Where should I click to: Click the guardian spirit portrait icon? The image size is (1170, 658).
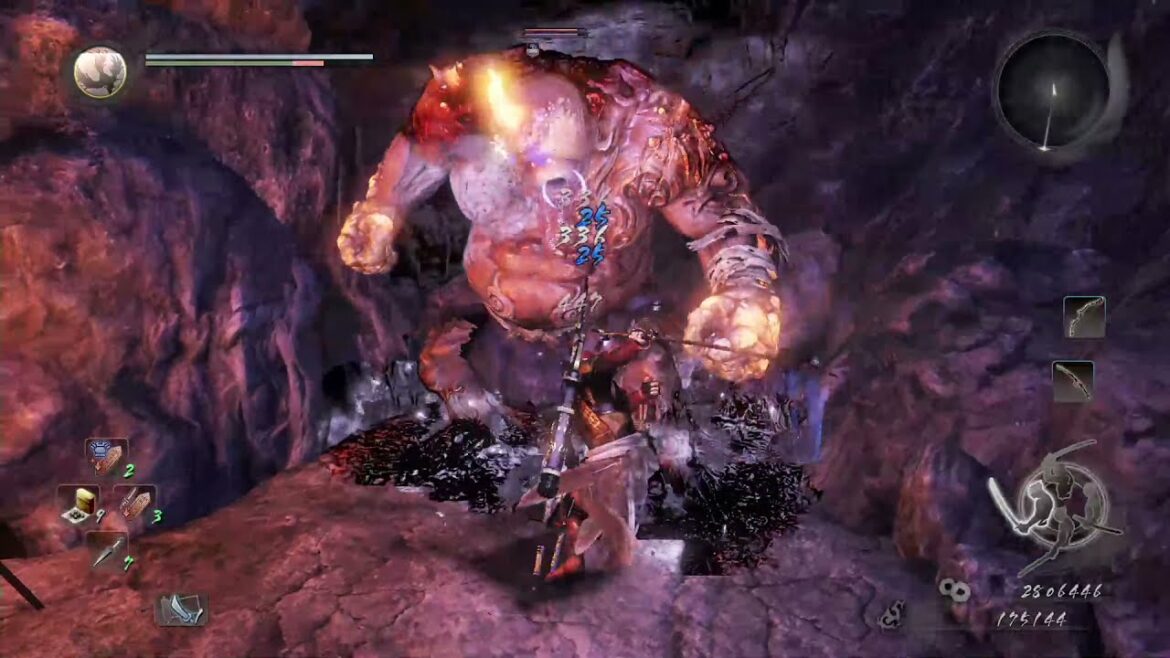(x=100, y=72)
